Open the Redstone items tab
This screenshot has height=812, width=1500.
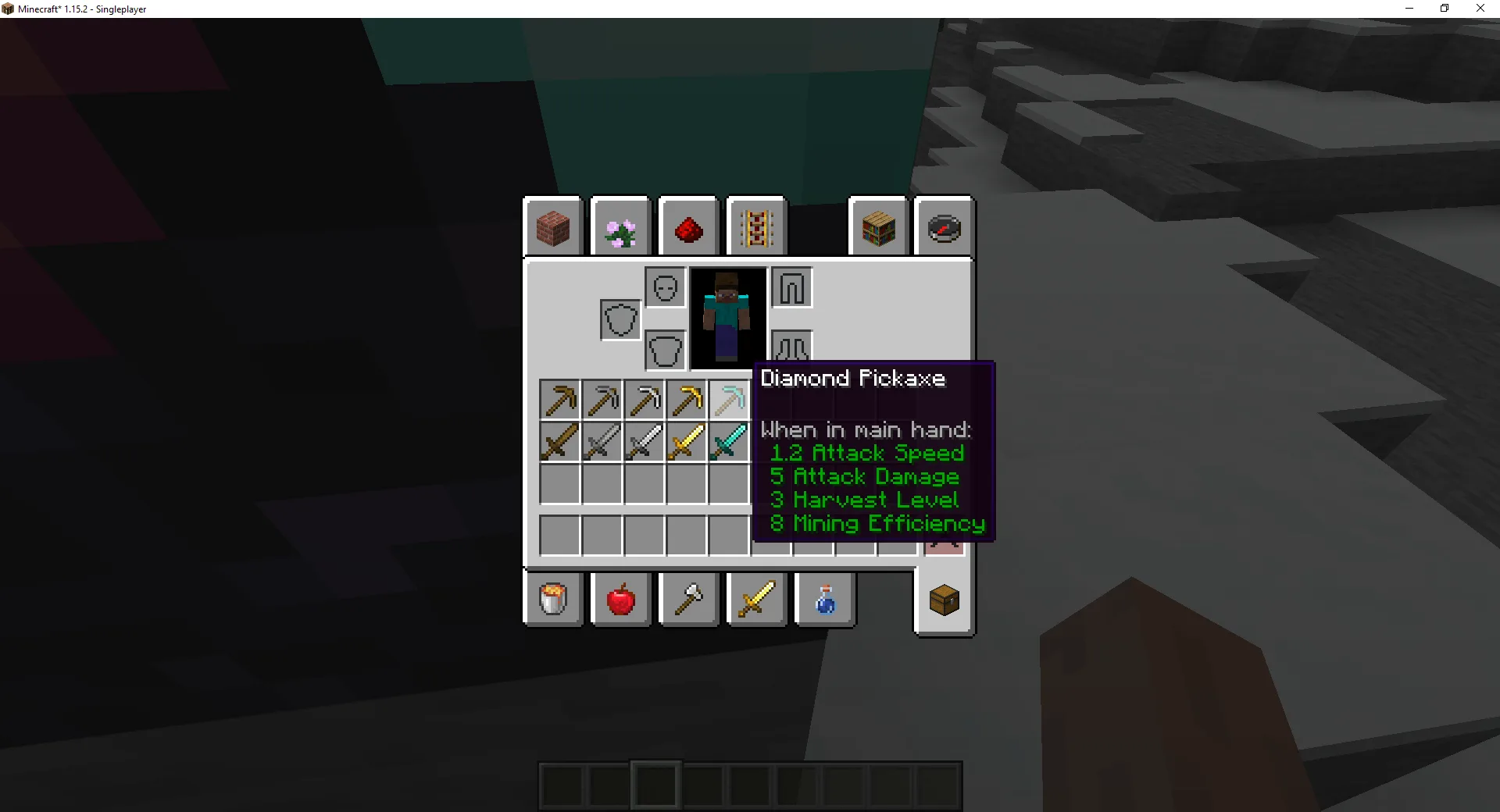tap(688, 227)
